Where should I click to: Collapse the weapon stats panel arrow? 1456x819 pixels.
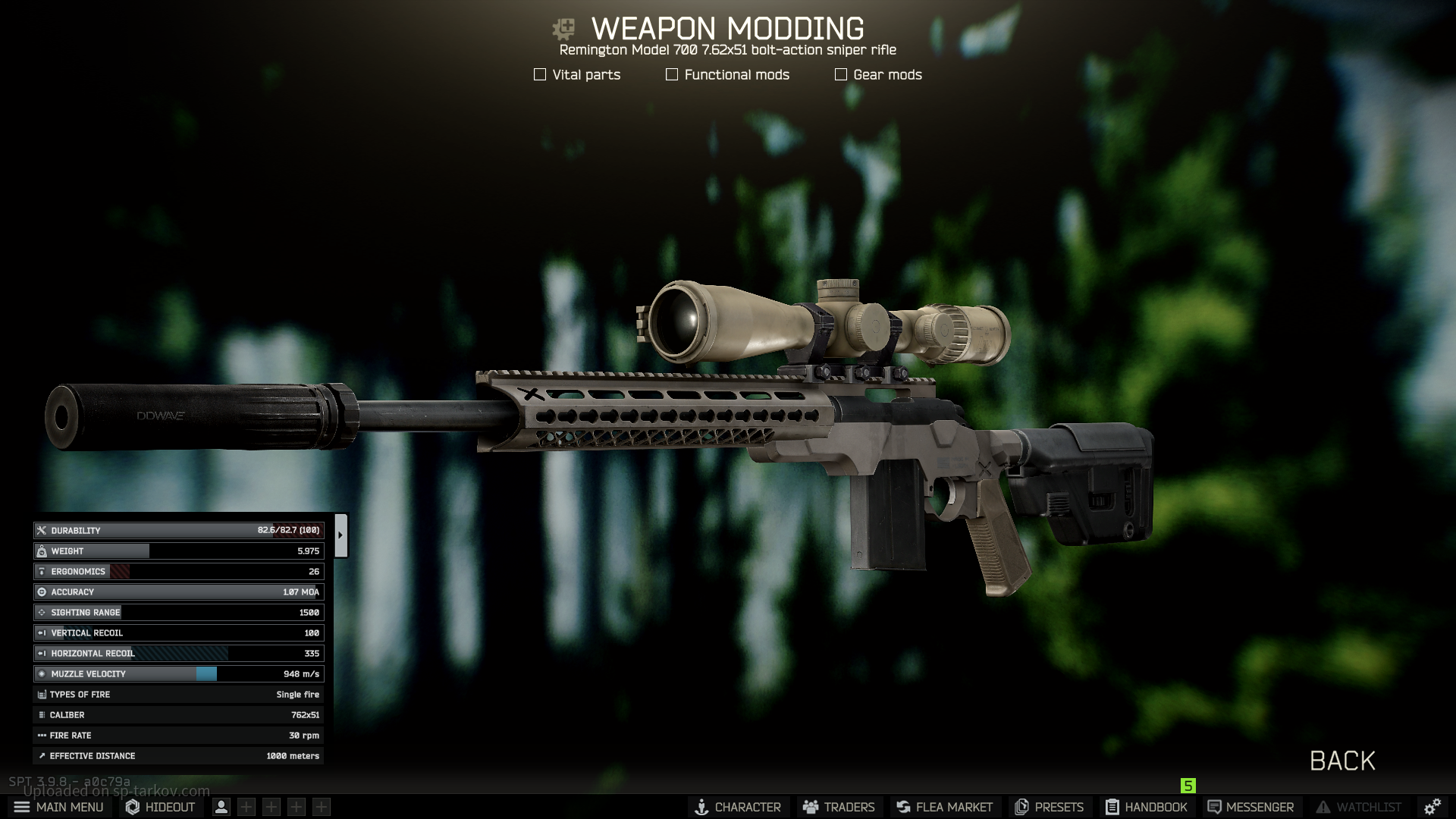[340, 535]
